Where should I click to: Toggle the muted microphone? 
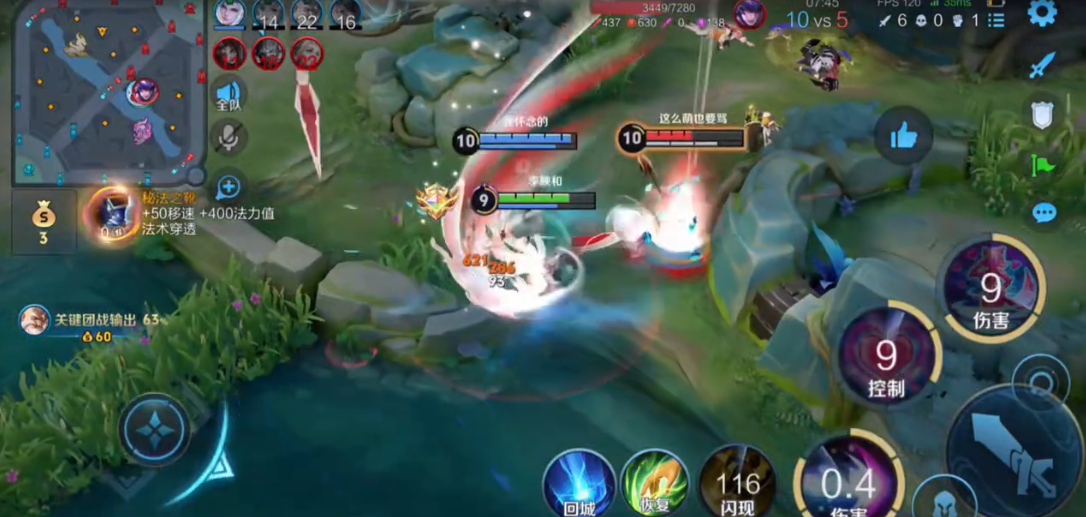click(x=228, y=138)
